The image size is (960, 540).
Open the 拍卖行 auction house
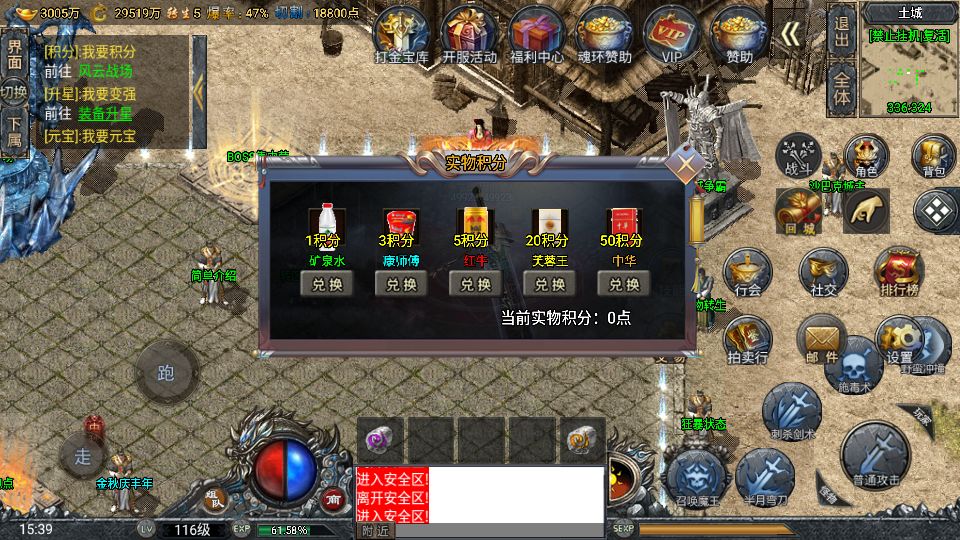coord(747,340)
